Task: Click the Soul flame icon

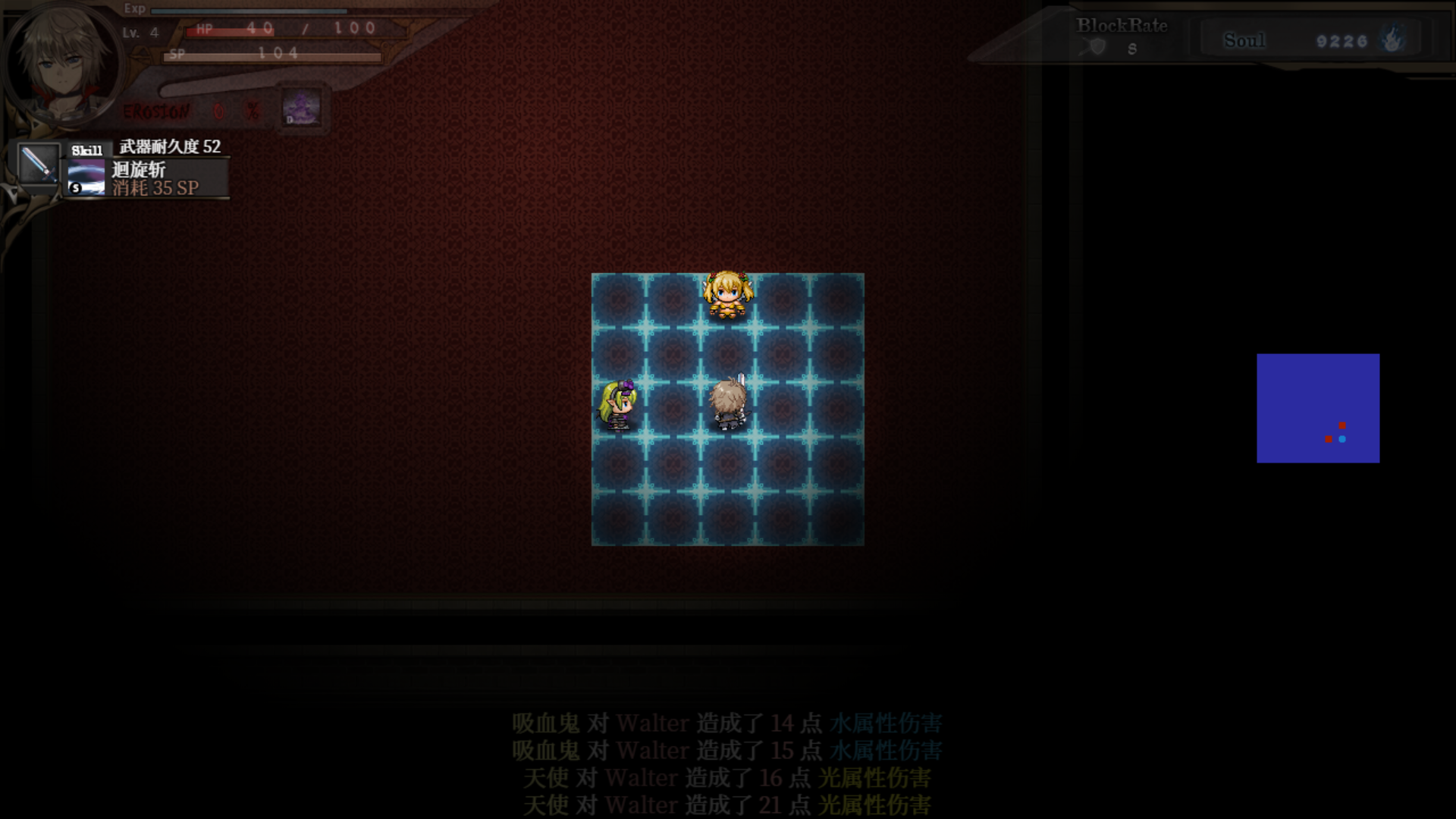Action: tap(1392, 39)
